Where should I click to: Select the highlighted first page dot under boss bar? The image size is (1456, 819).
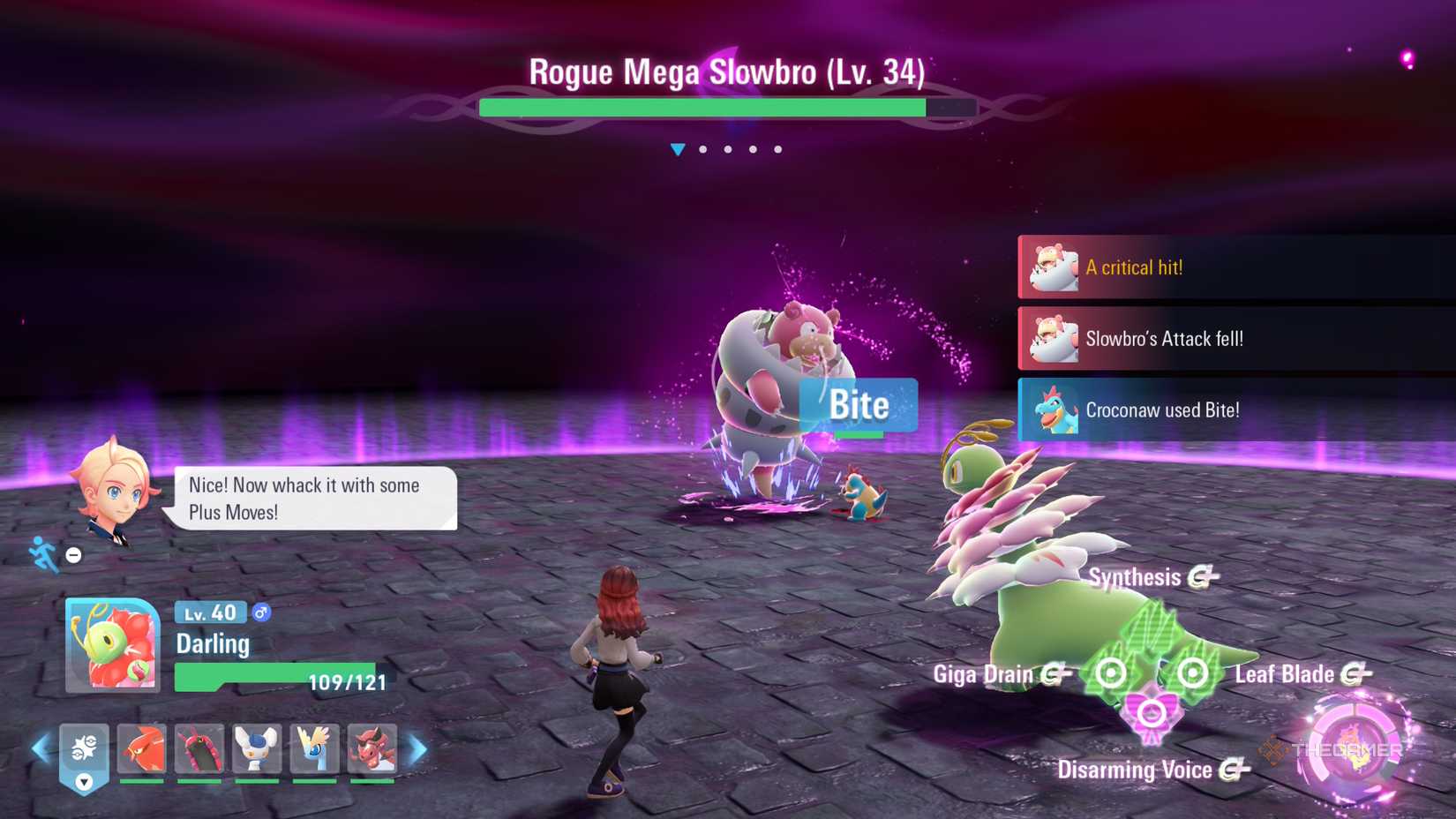[x=679, y=149]
